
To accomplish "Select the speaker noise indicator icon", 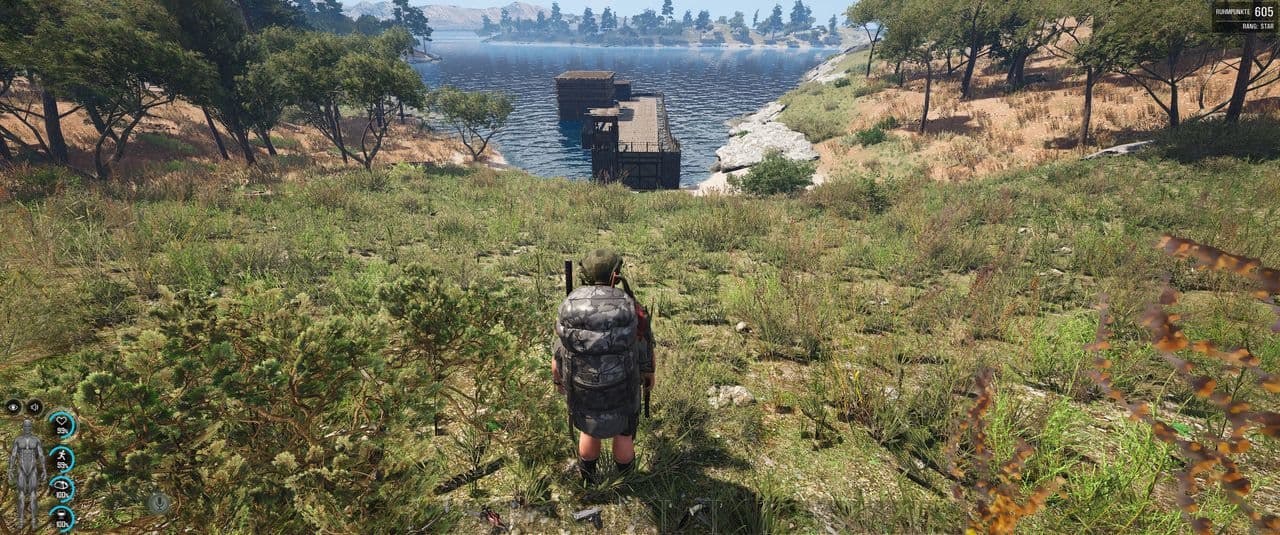I will [34, 407].
